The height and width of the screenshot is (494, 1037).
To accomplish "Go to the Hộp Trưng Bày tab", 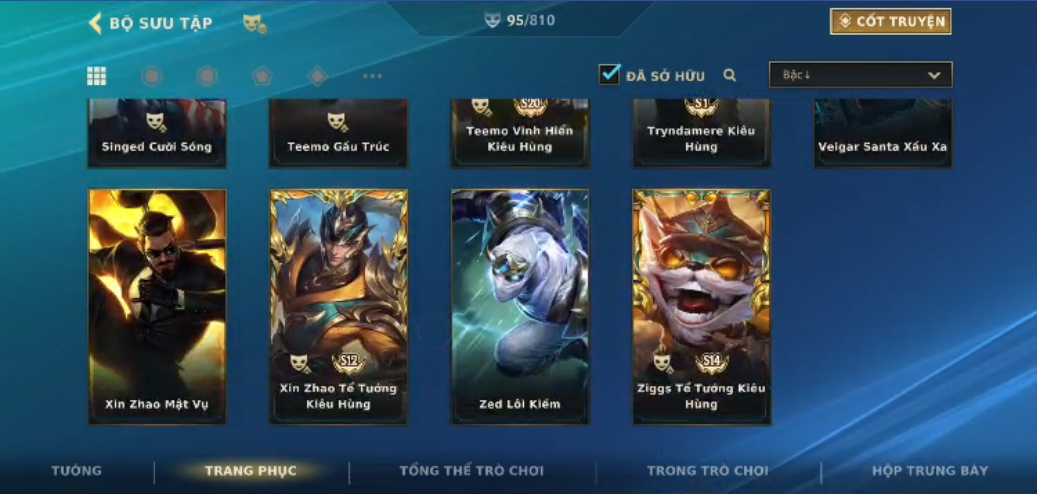I will (930, 471).
